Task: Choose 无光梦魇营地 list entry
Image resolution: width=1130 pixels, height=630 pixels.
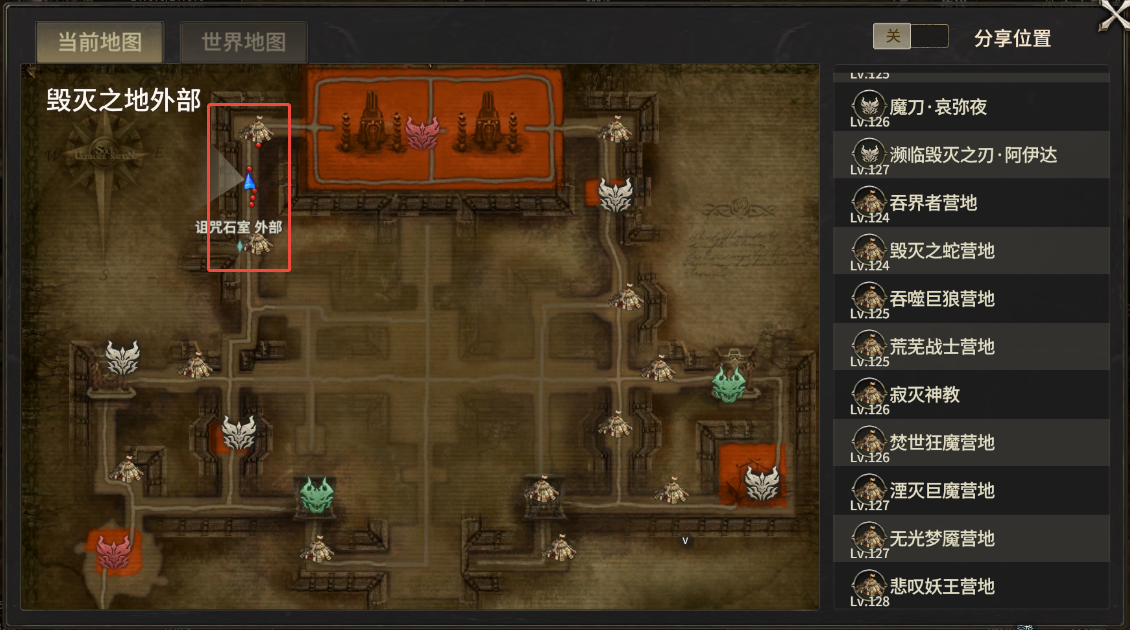Action: 941,539
